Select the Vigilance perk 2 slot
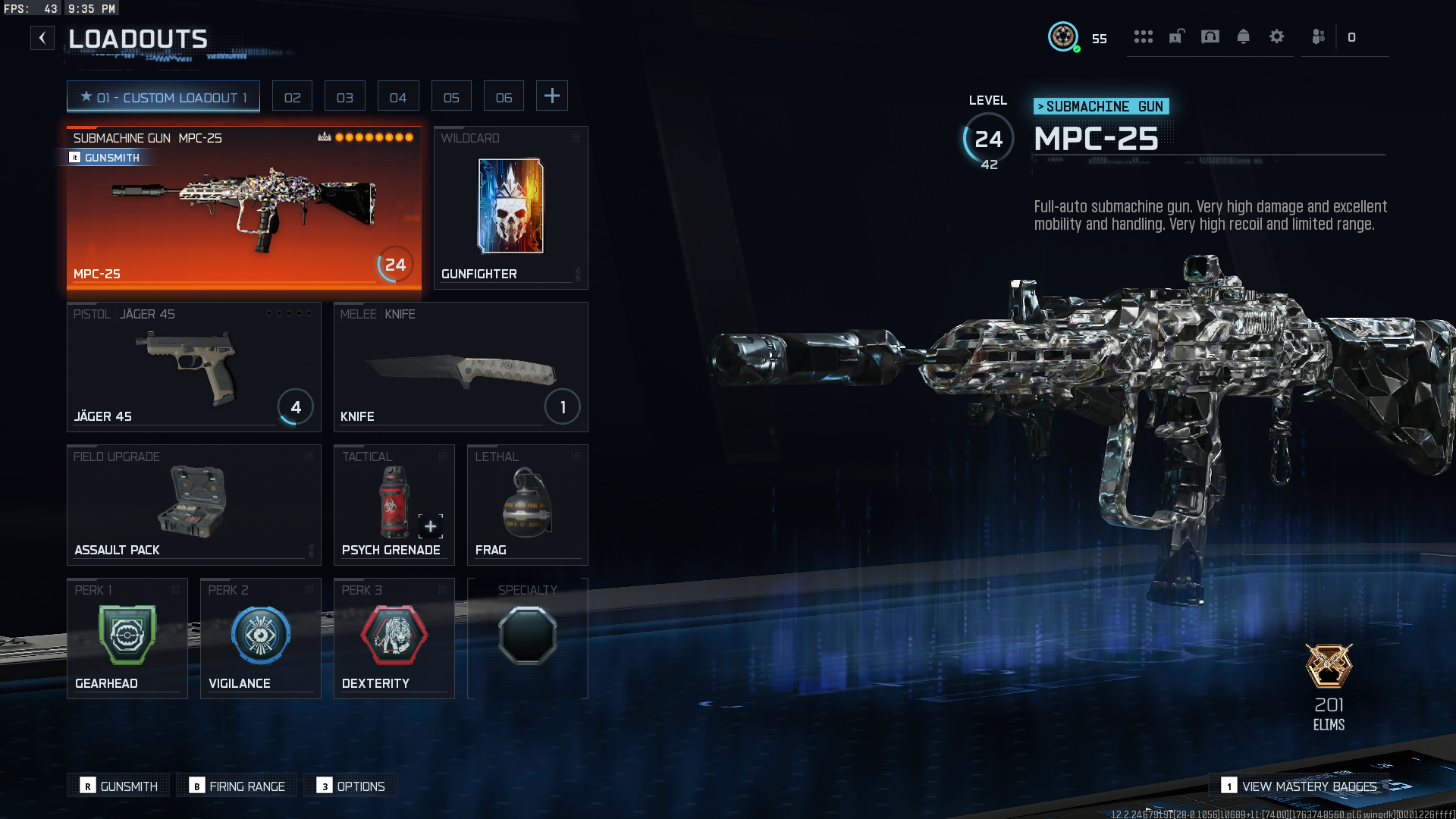 (x=260, y=639)
